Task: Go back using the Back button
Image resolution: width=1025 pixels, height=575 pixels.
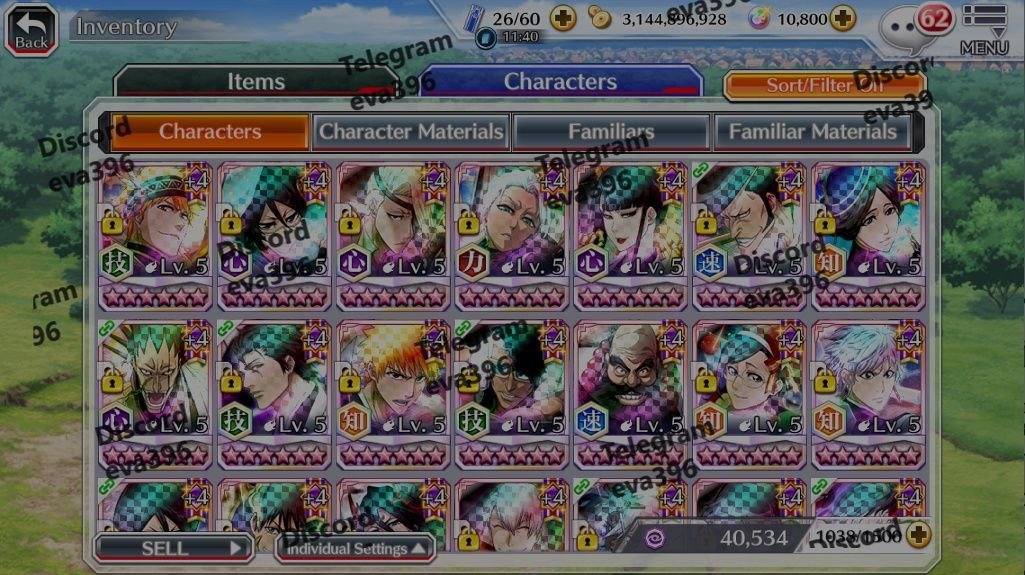Action: [x=31, y=29]
